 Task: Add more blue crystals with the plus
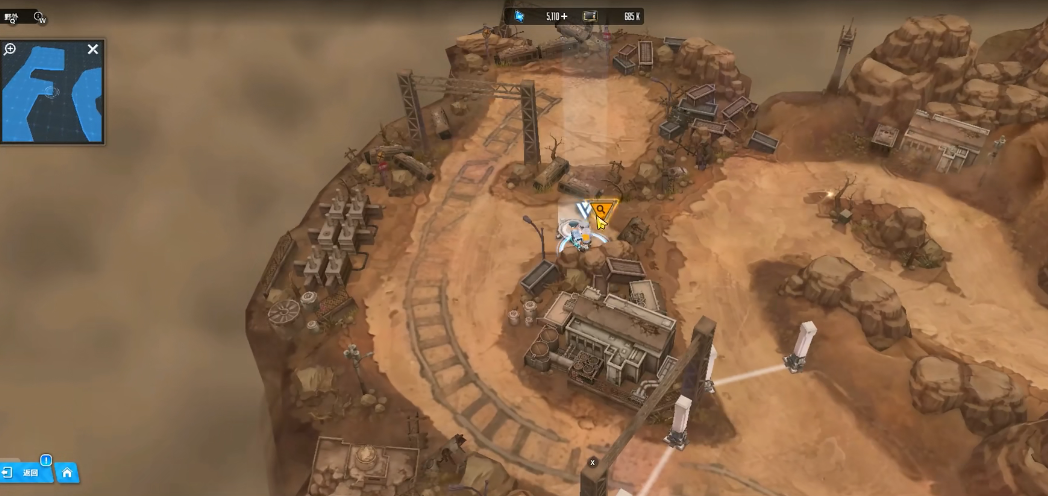(x=564, y=16)
